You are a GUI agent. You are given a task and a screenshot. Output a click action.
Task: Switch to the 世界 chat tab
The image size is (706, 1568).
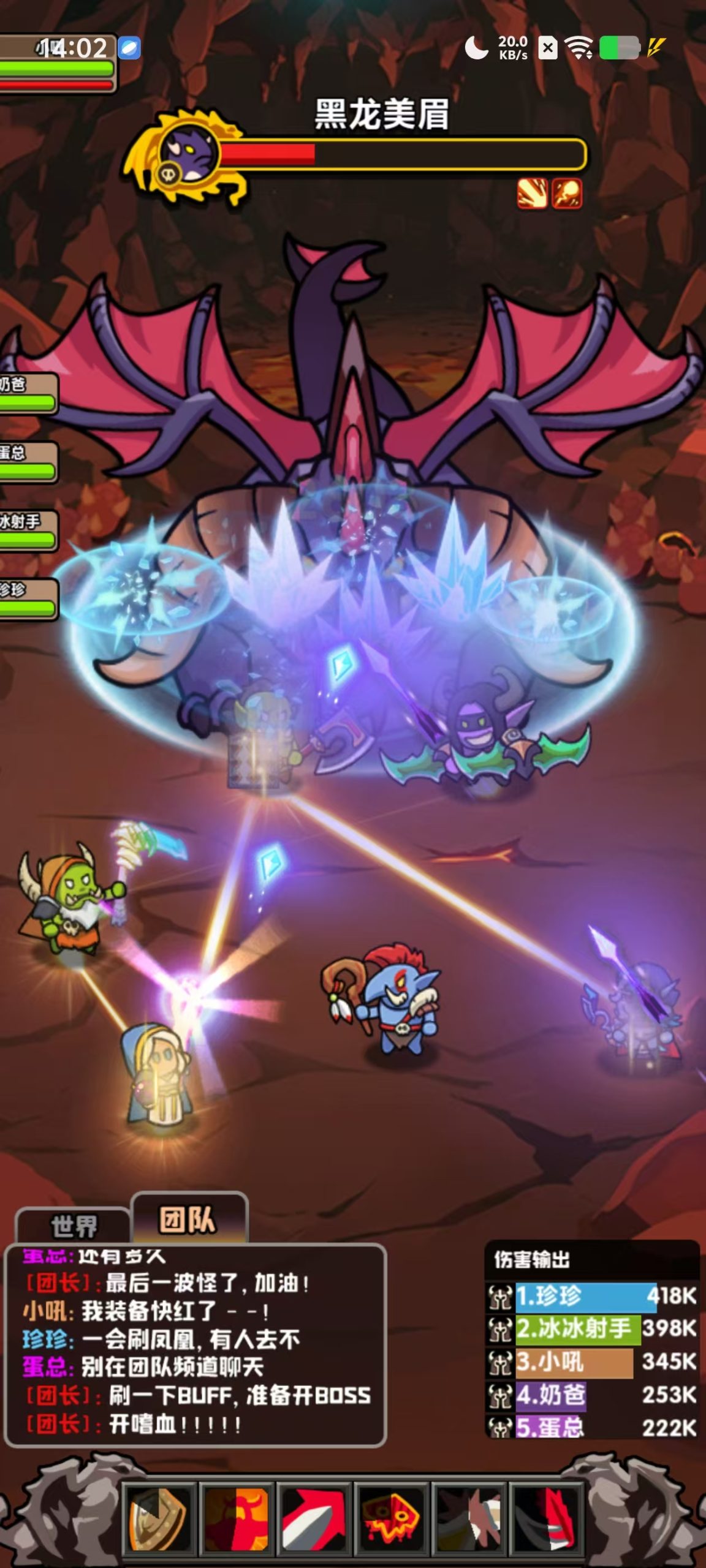(74, 1226)
